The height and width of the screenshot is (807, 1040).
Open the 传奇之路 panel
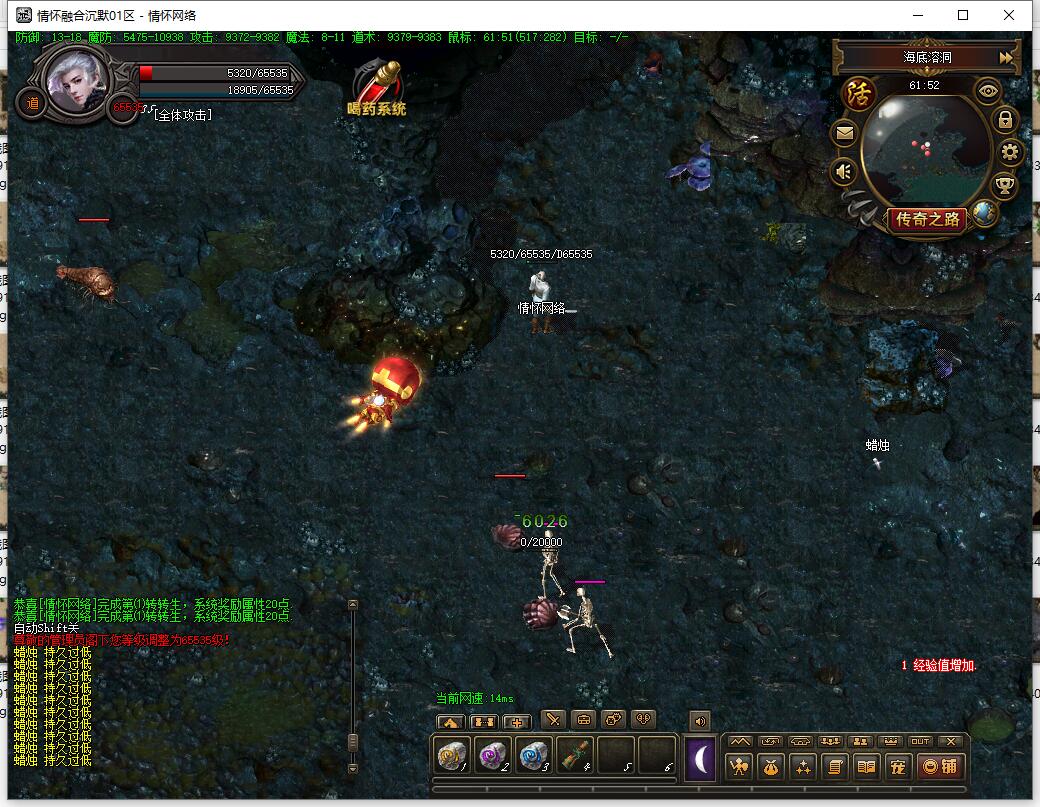(x=927, y=220)
